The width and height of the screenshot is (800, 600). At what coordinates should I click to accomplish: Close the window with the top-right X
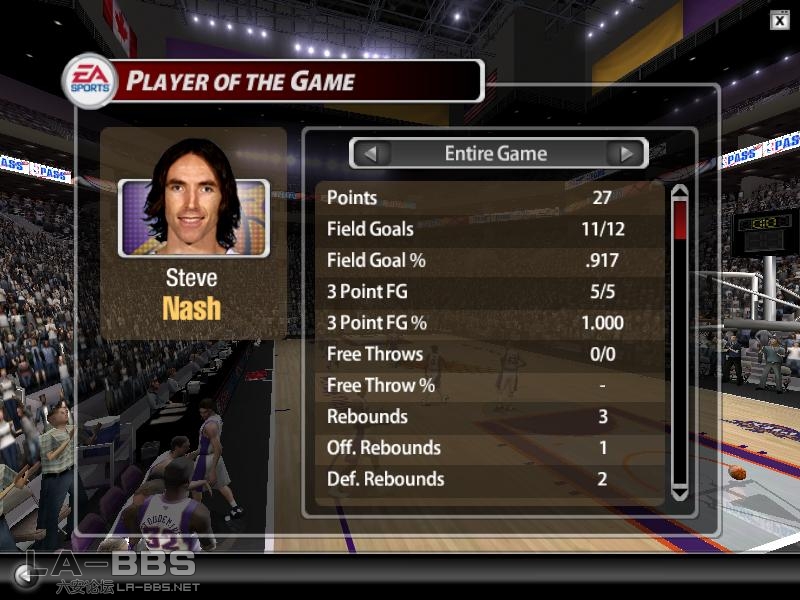(x=779, y=19)
